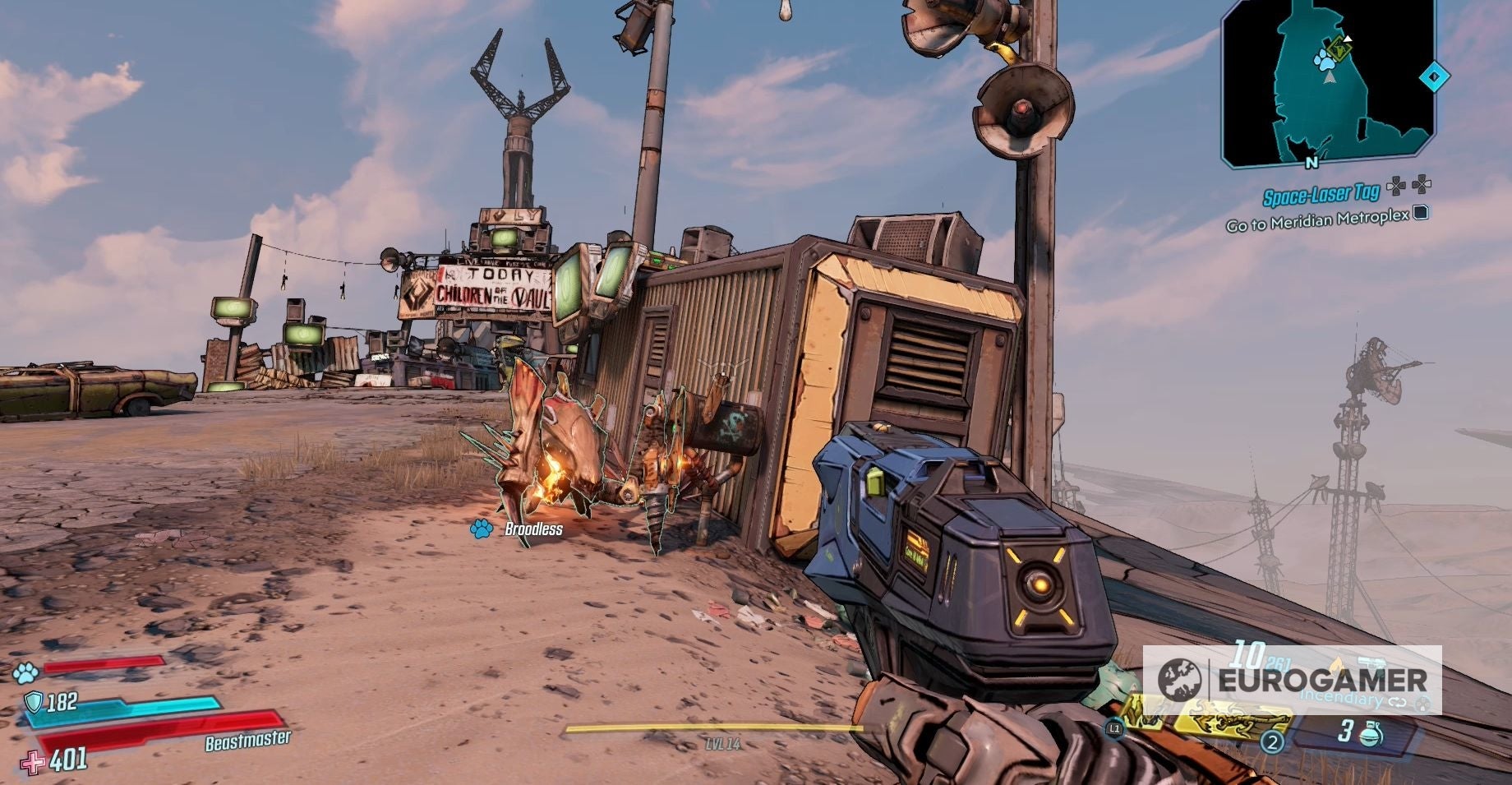This screenshot has height=785, width=1512.
Task: Toggle the weapon swap arrows next to Incendiary
Action: [1398, 703]
